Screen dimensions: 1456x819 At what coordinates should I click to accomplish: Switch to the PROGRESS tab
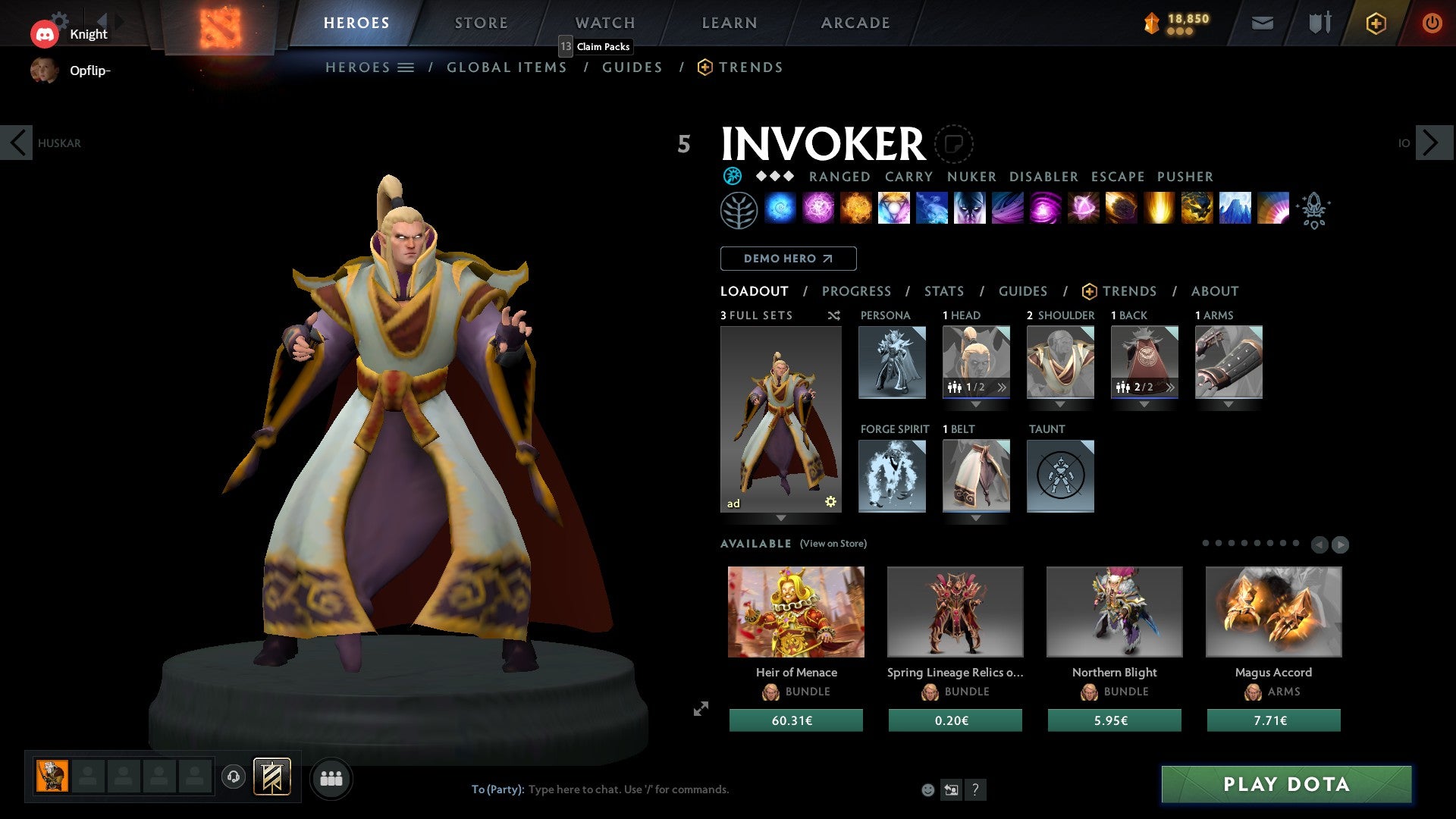tap(857, 291)
